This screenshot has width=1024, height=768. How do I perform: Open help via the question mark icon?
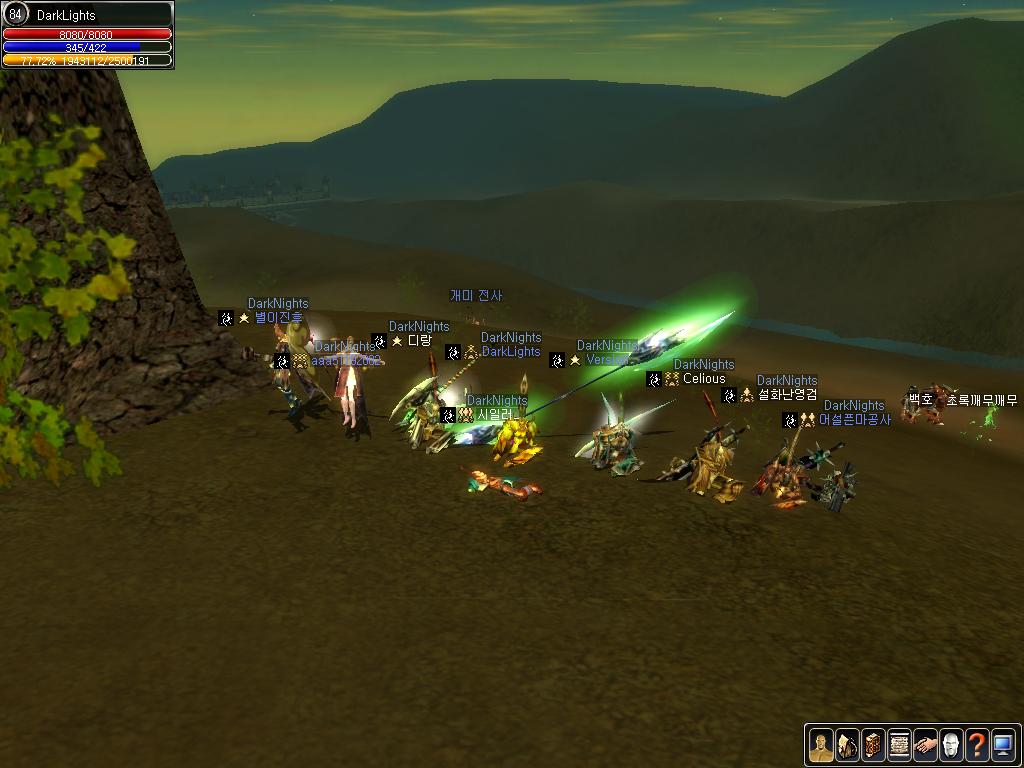click(x=977, y=744)
